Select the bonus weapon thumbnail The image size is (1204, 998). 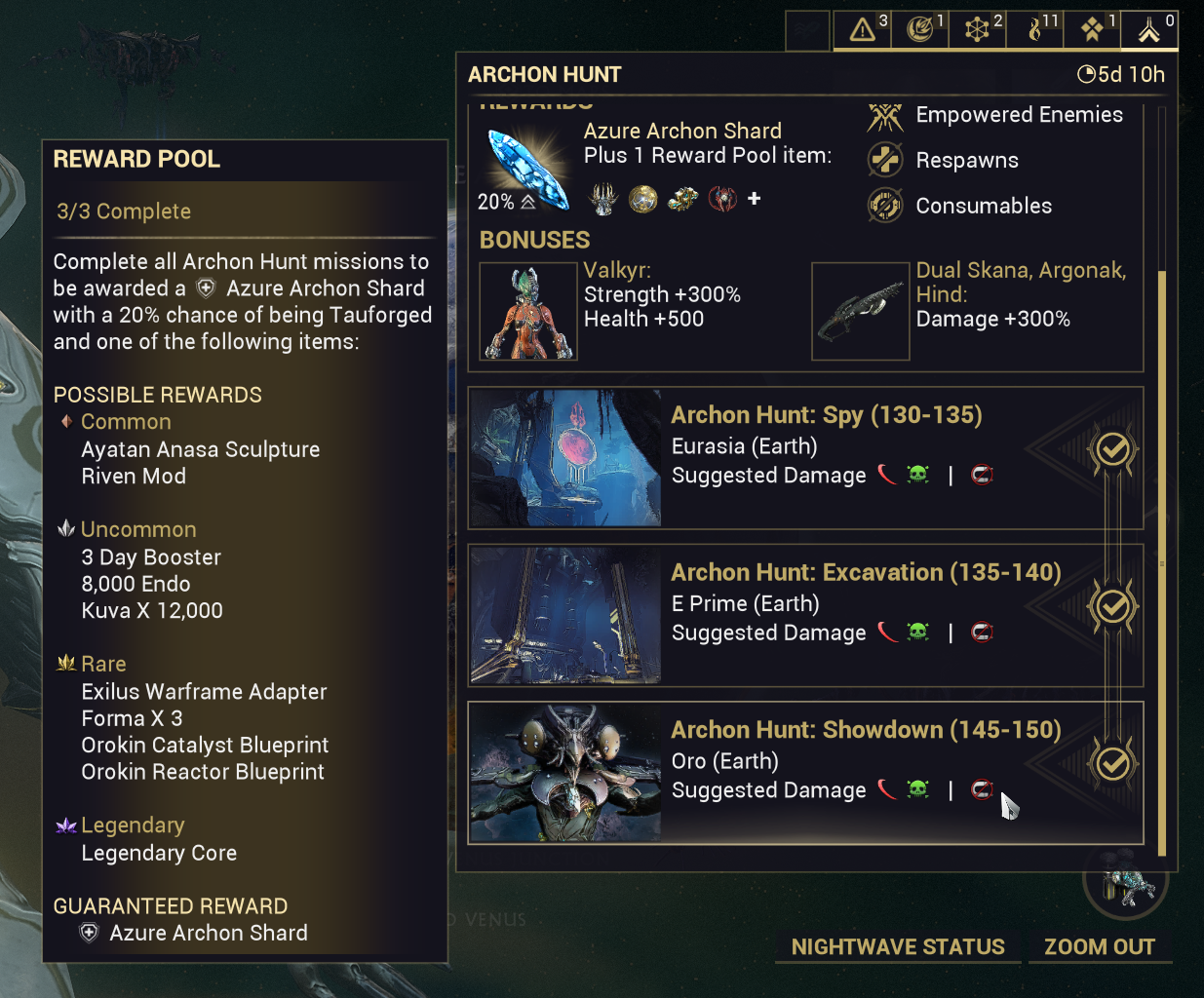pyautogui.click(x=860, y=312)
